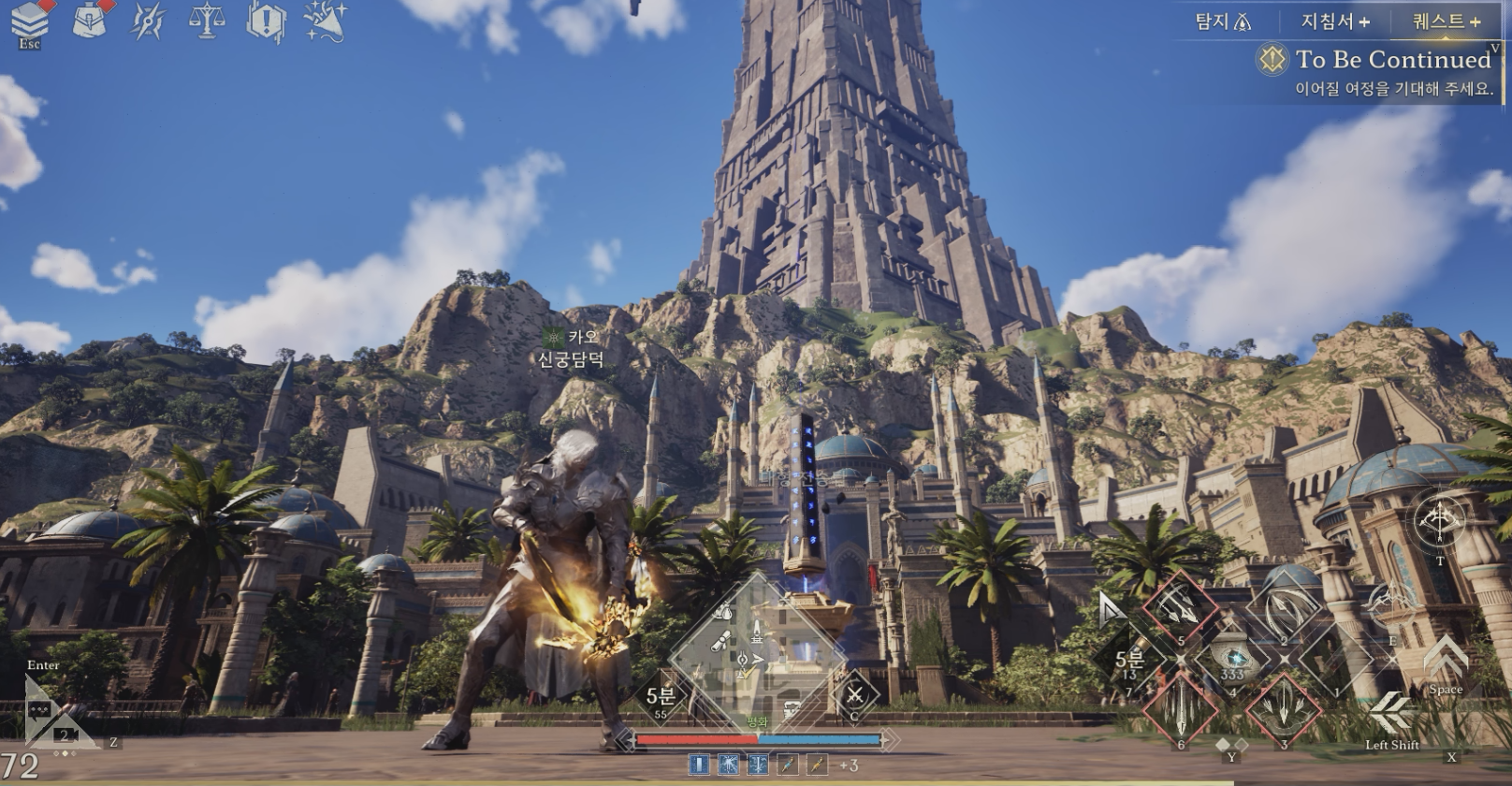Image resolution: width=1512 pixels, height=786 pixels.
Task: Click the bow and arrow weapon icon
Action: pyautogui.click(x=1439, y=520)
